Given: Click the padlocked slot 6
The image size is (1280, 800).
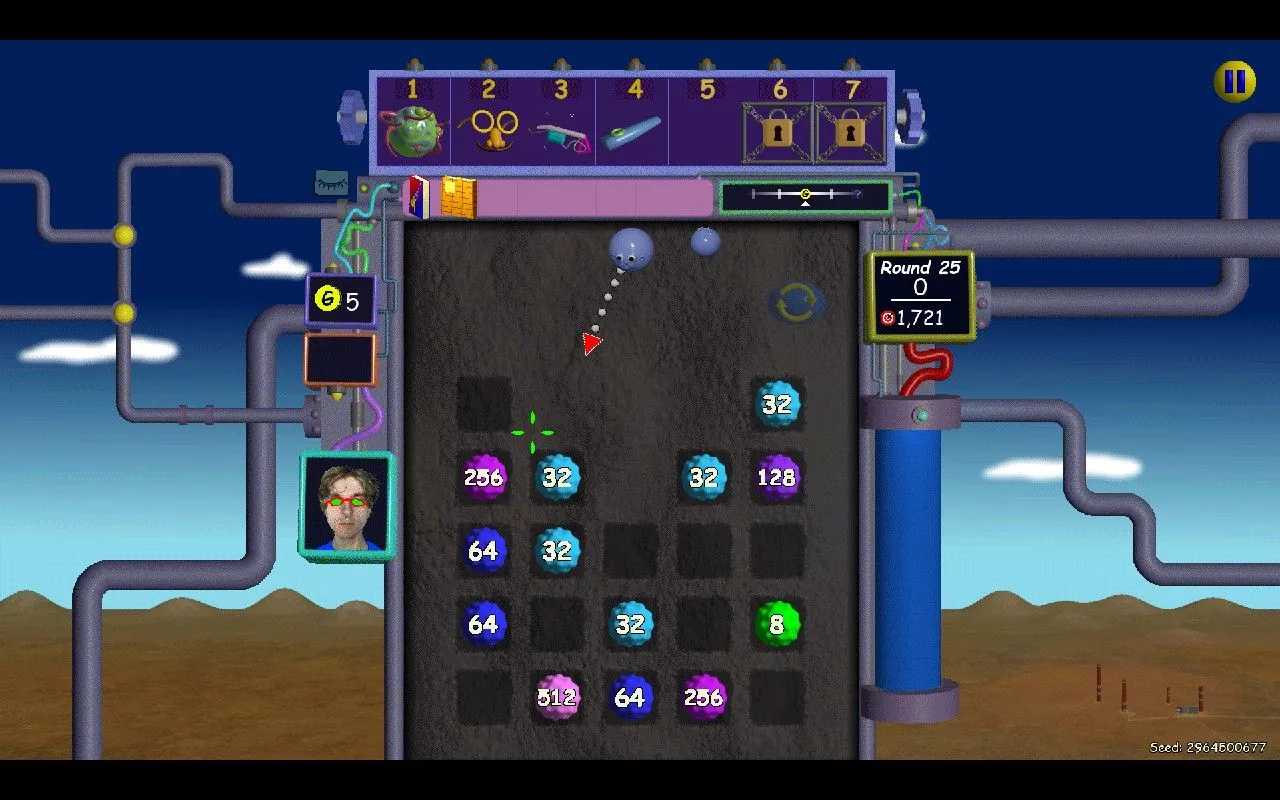Looking at the screenshot, I should coord(778,132).
